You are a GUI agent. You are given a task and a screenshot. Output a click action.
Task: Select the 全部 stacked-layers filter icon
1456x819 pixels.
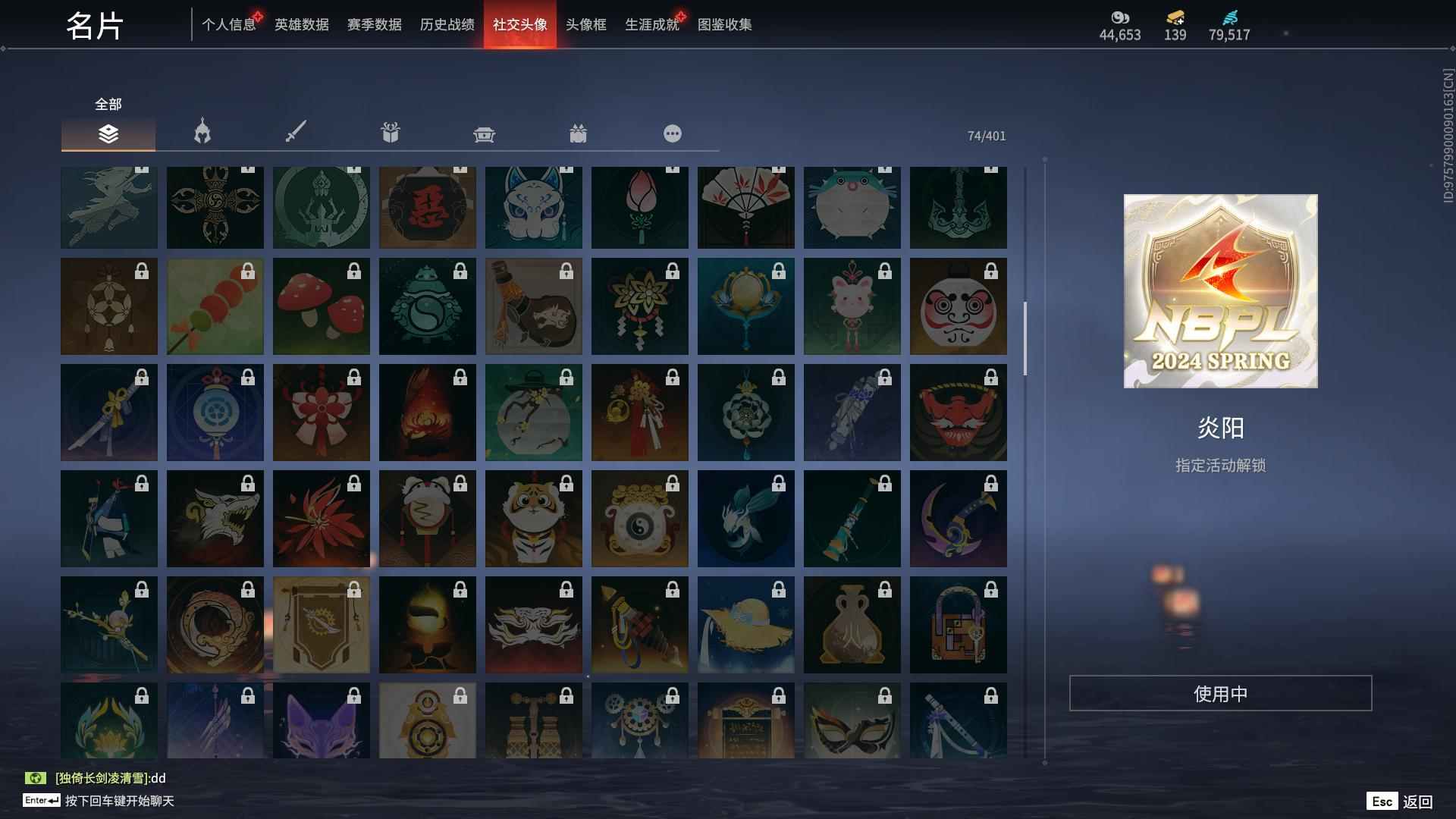coord(108,133)
